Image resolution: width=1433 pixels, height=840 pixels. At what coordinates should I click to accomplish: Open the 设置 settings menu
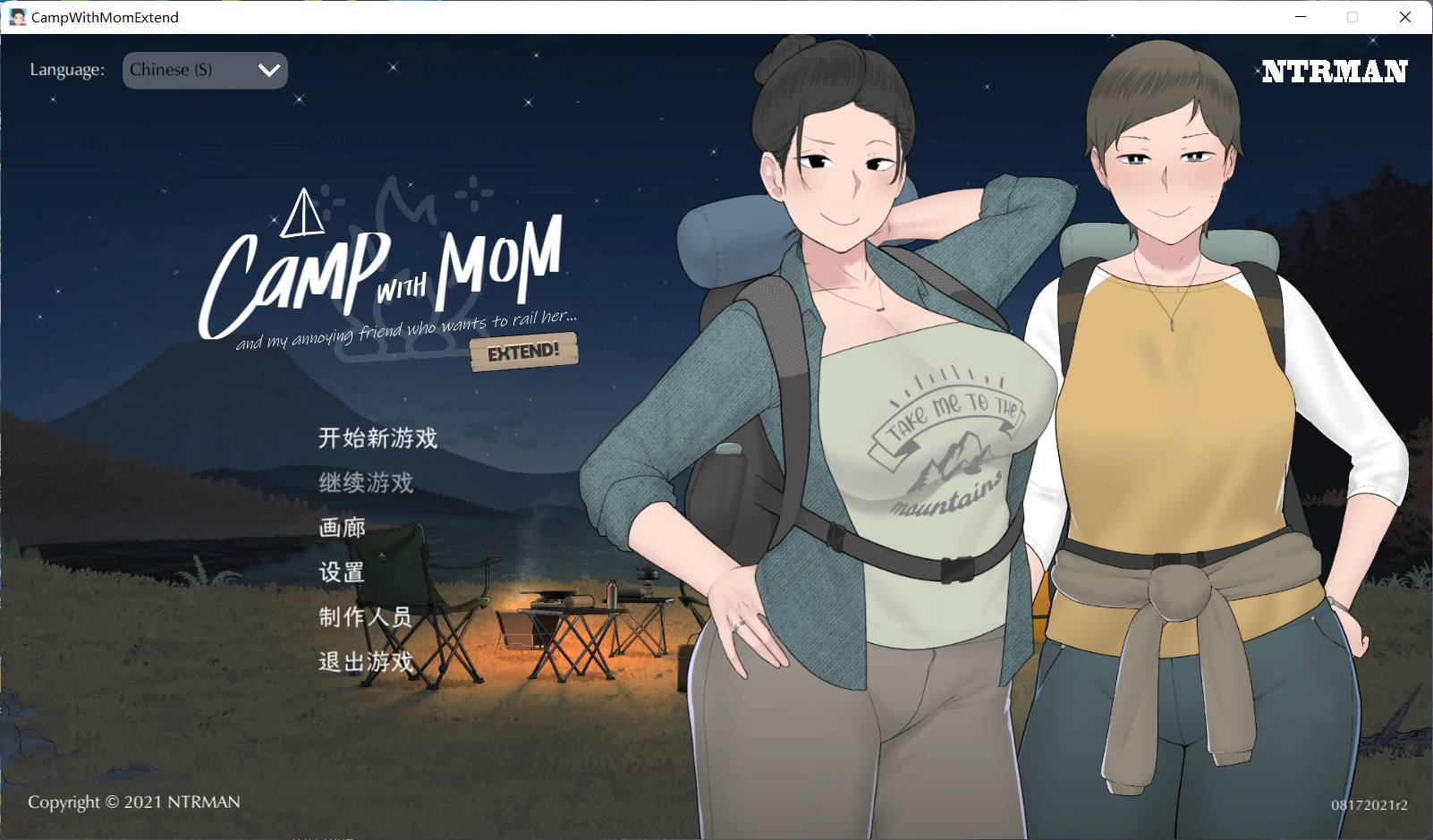point(343,573)
